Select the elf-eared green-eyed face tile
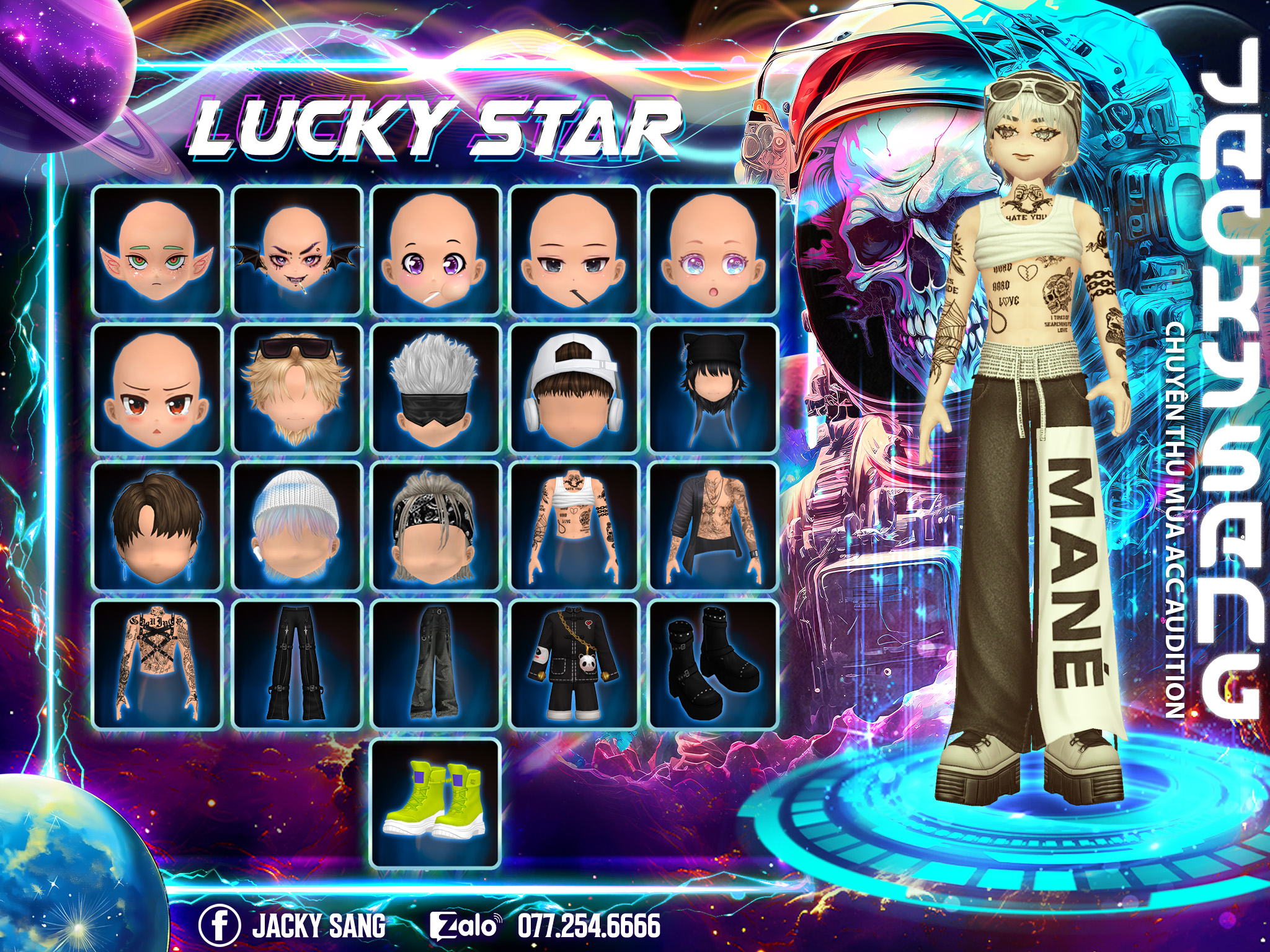The height and width of the screenshot is (952, 1270). click(x=157, y=250)
